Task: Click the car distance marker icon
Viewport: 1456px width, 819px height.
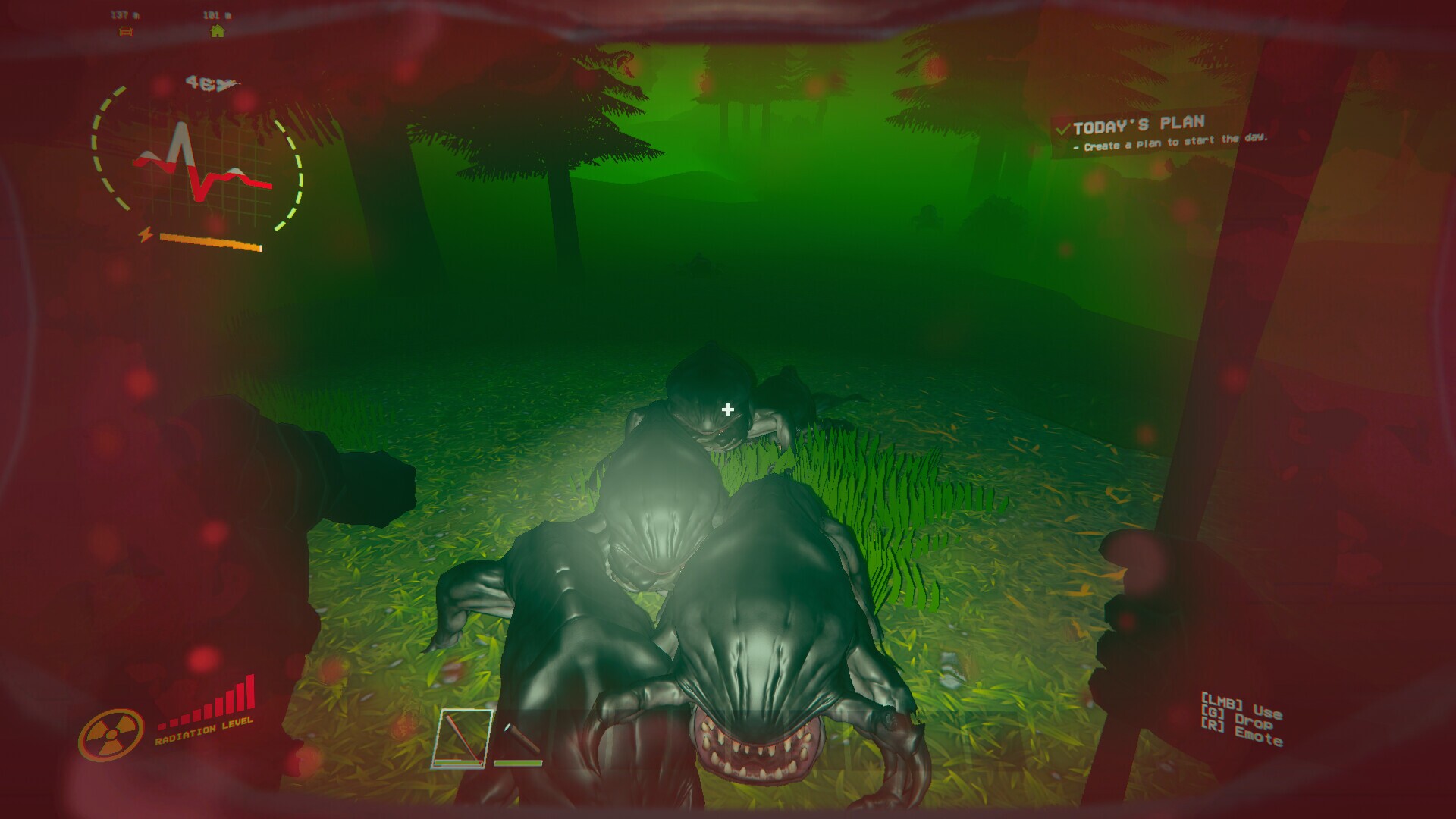Action: click(126, 31)
